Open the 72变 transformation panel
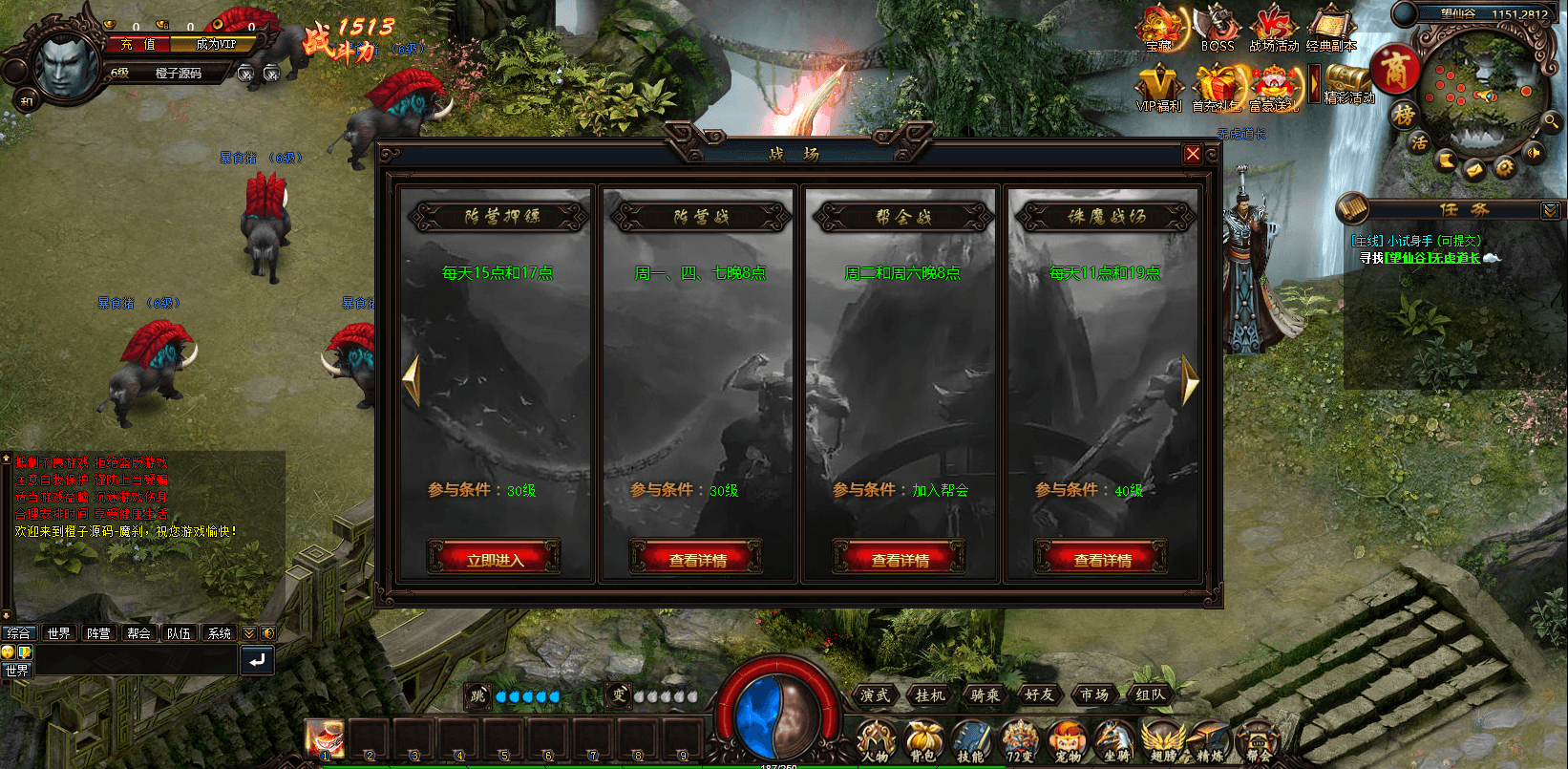The width and height of the screenshot is (1568, 769). [1017, 740]
